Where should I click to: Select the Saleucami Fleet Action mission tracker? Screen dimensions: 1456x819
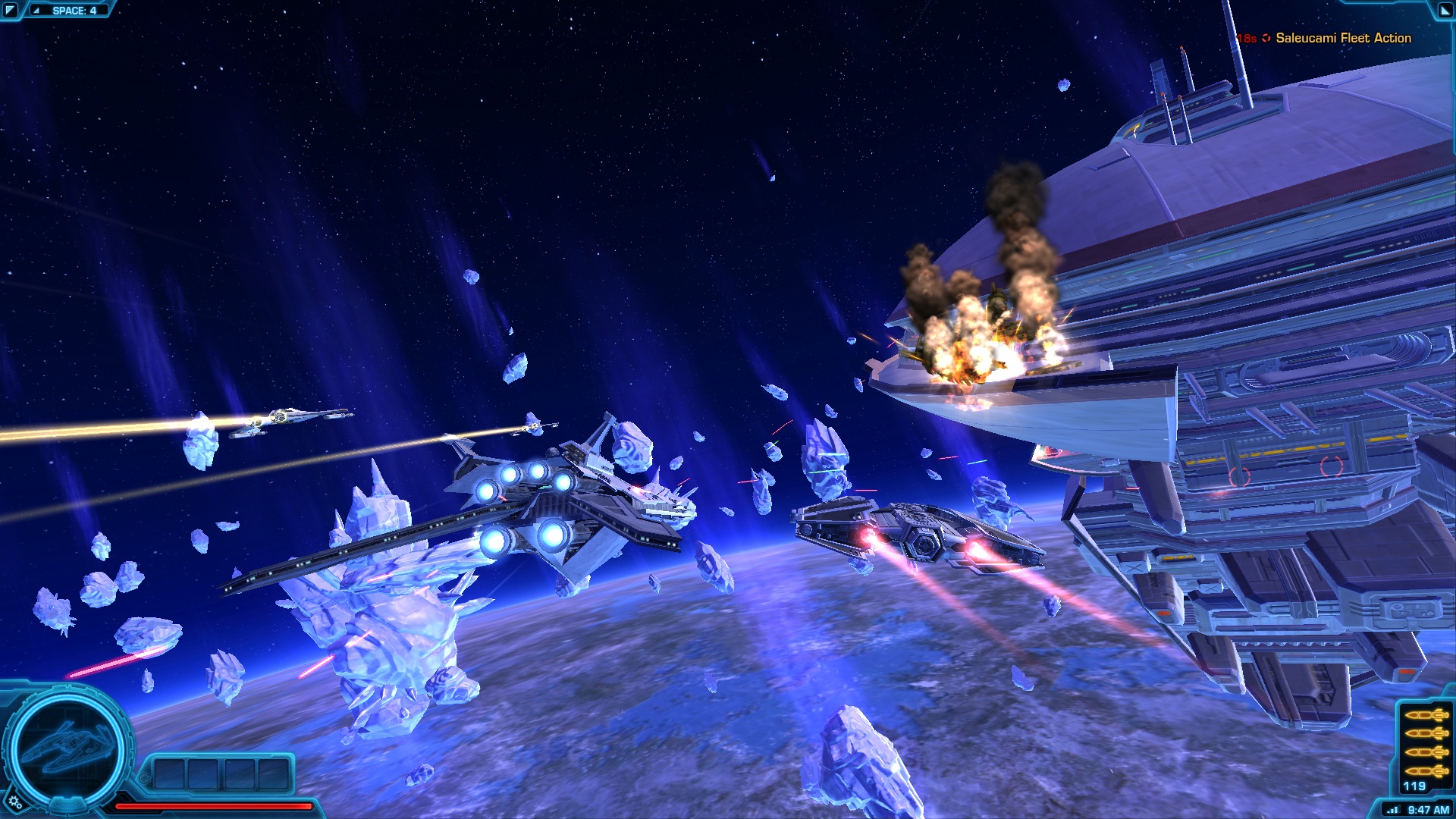(1342, 38)
